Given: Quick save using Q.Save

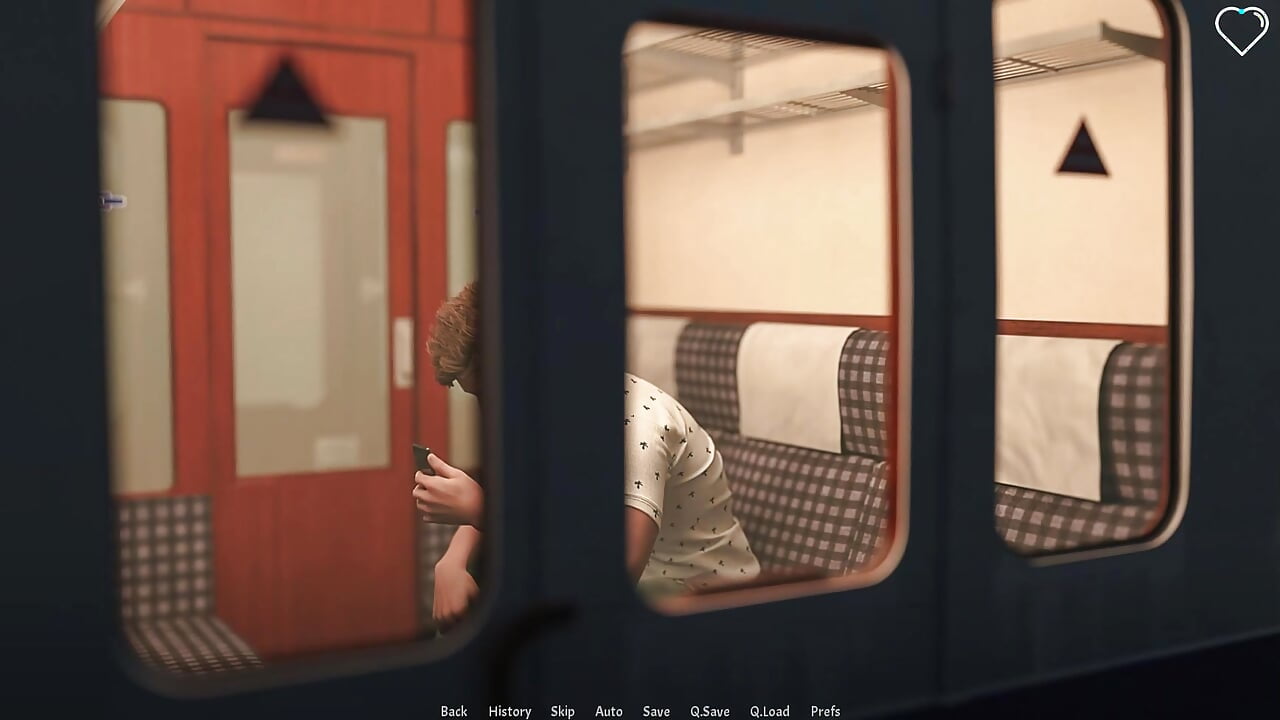Looking at the screenshot, I should tap(710, 711).
